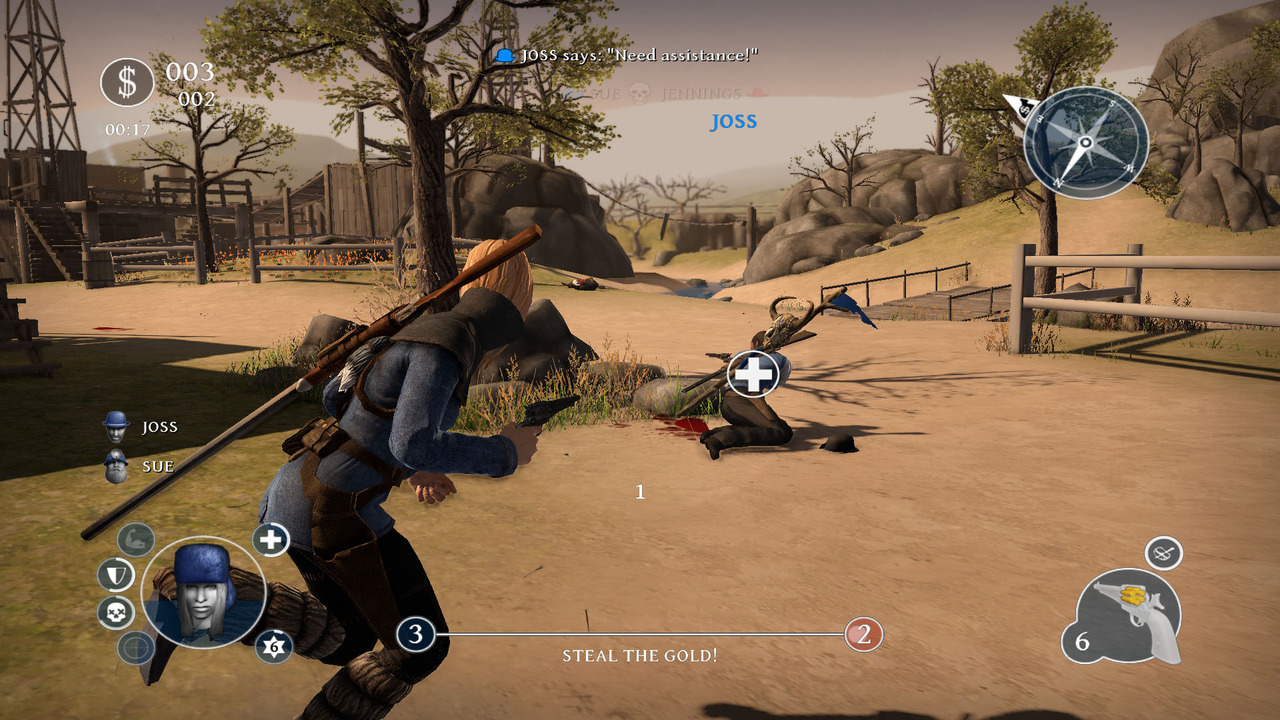This screenshot has width=1280, height=720.
Task: Activate the skull ability icon
Action: click(x=116, y=612)
